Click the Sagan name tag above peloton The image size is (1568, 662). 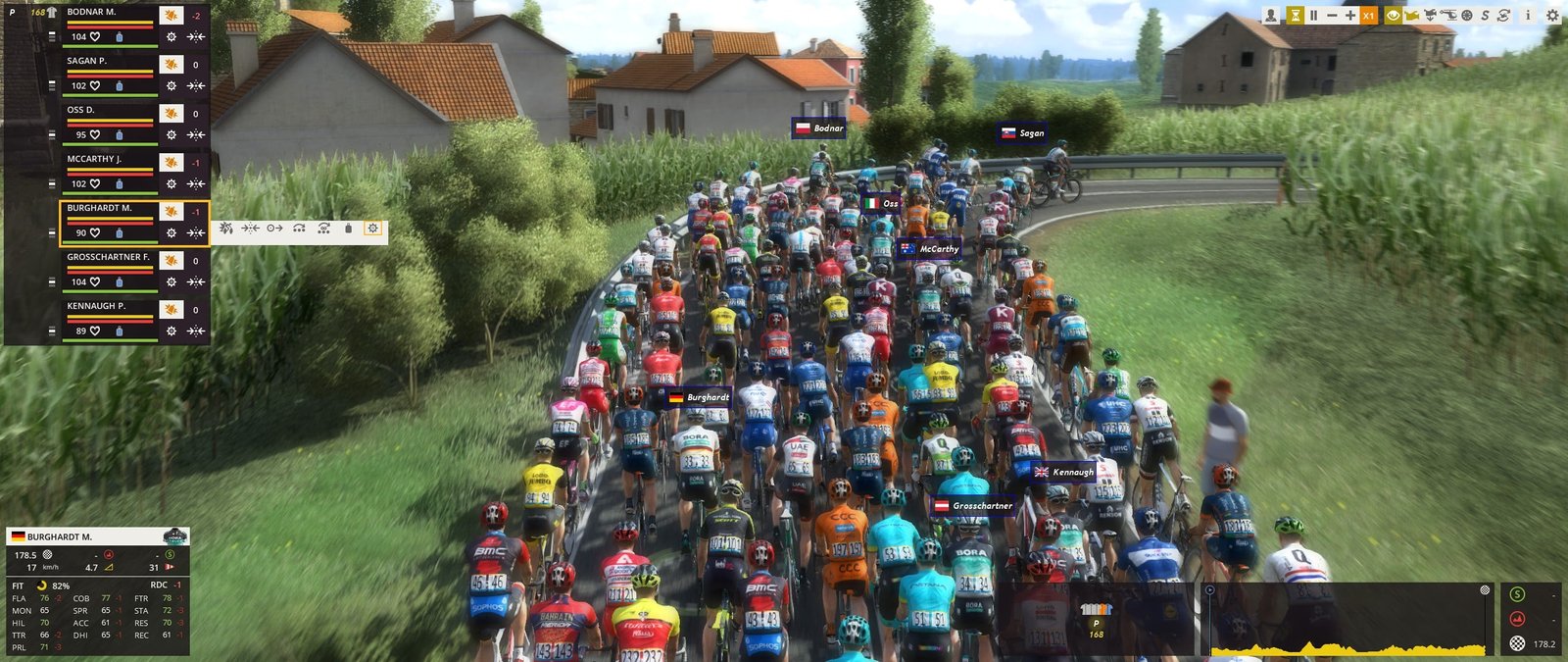pos(1022,133)
